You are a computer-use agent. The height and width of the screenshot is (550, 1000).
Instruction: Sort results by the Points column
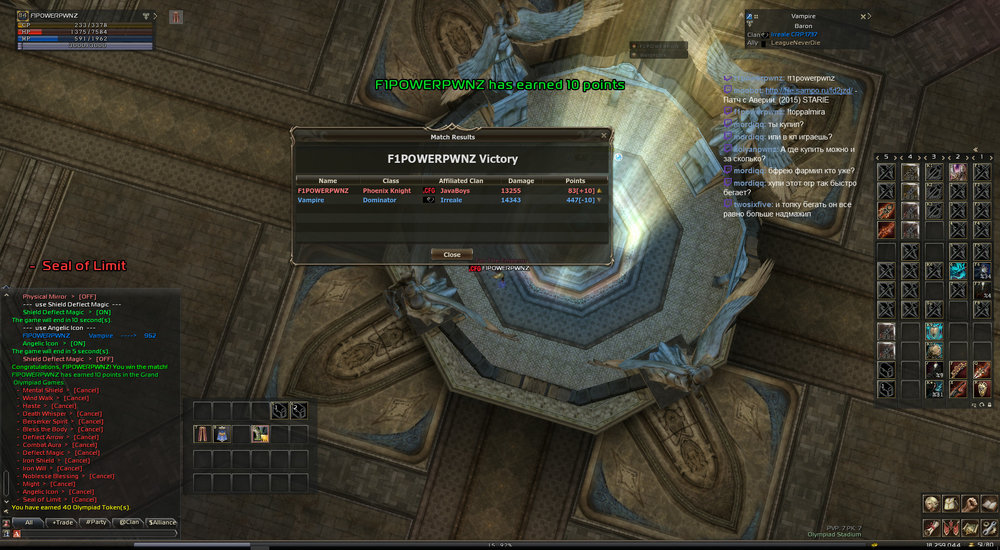click(575, 181)
